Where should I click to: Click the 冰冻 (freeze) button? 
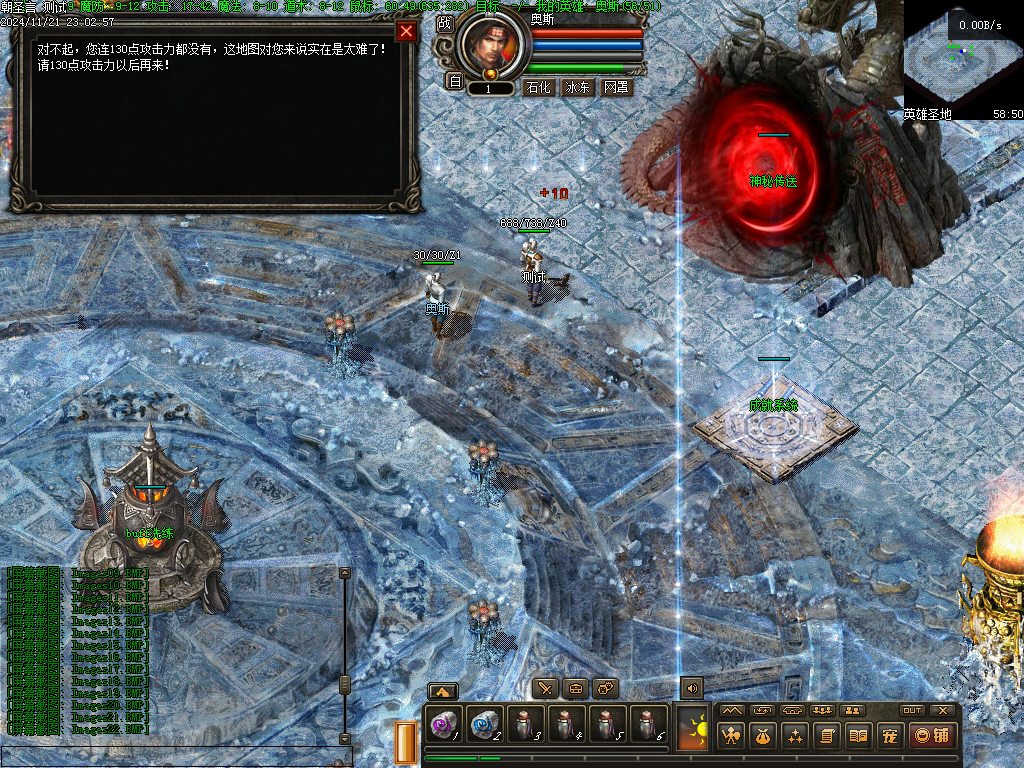coord(577,87)
